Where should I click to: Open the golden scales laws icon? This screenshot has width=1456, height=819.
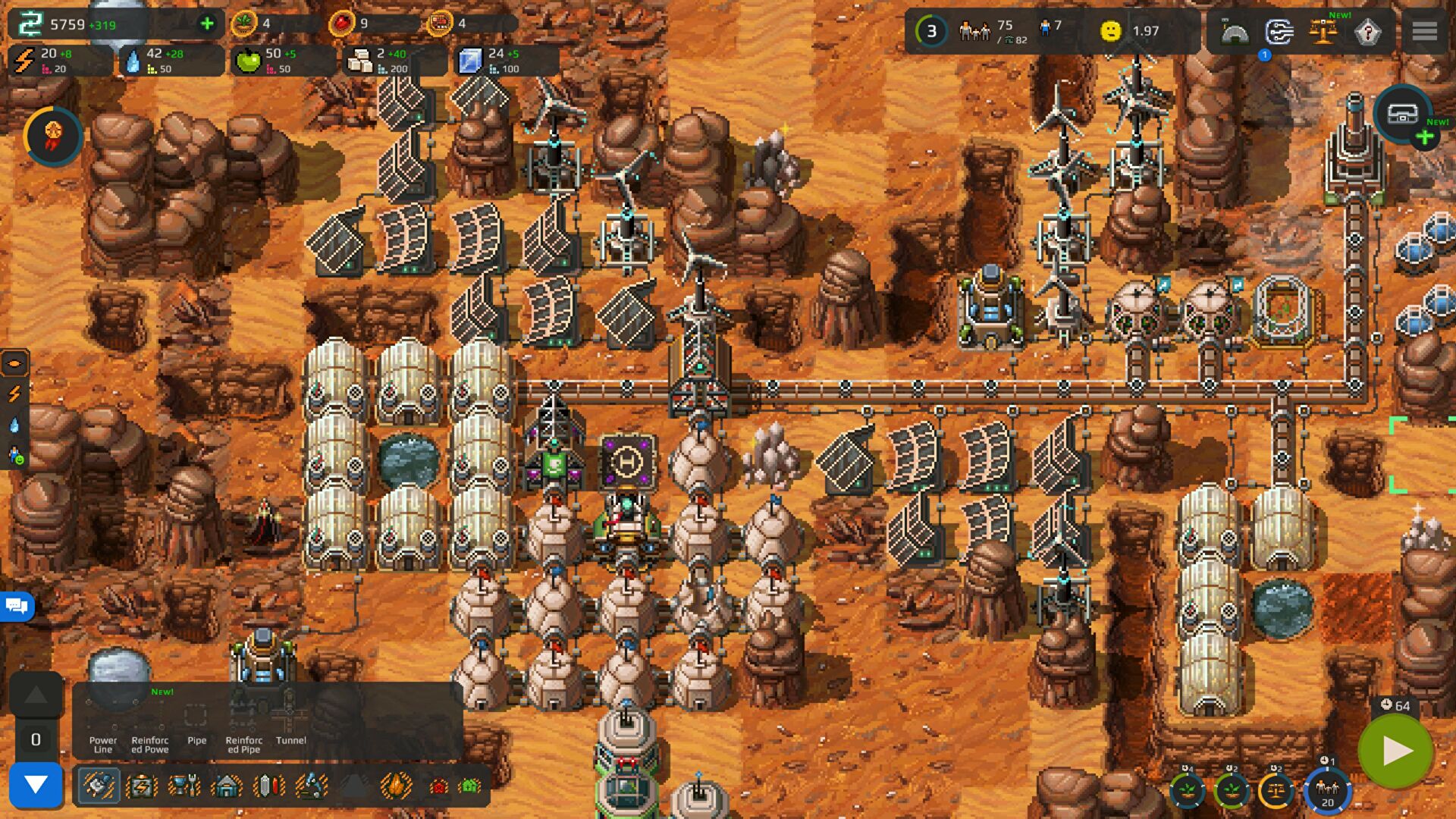pos(1323,32)
